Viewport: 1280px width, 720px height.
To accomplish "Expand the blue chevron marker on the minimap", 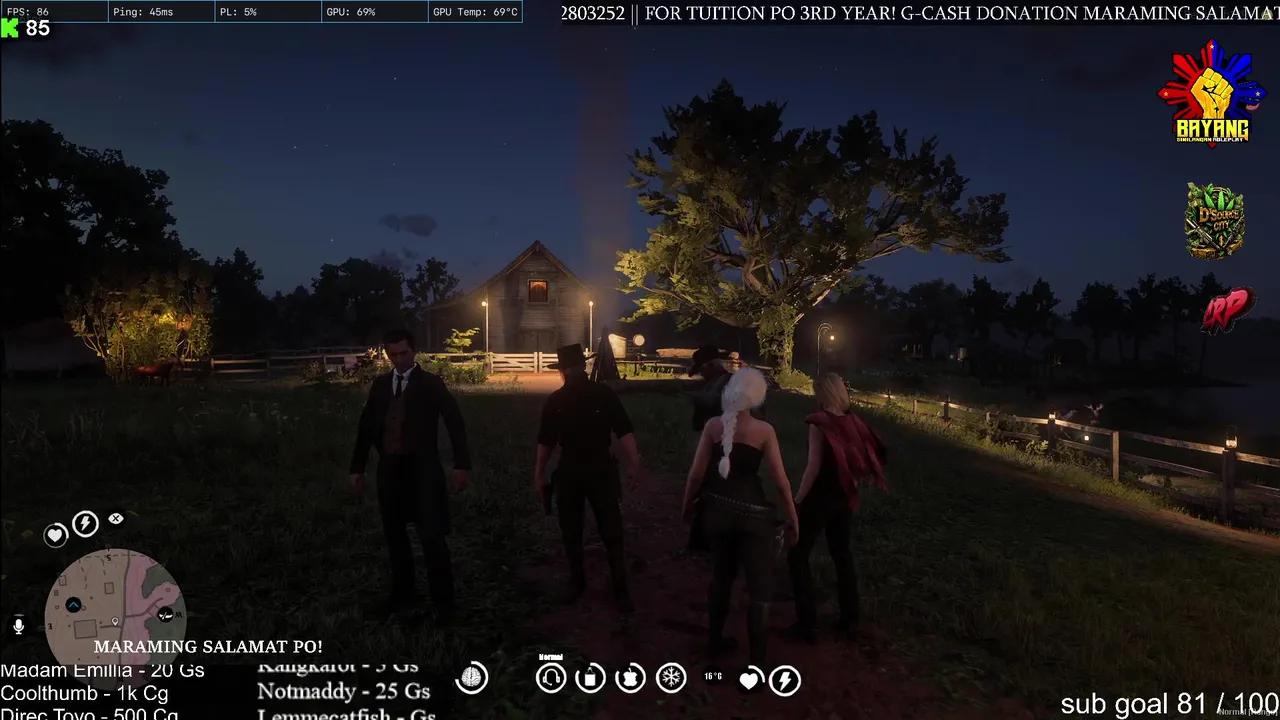I will click(73, 603).
